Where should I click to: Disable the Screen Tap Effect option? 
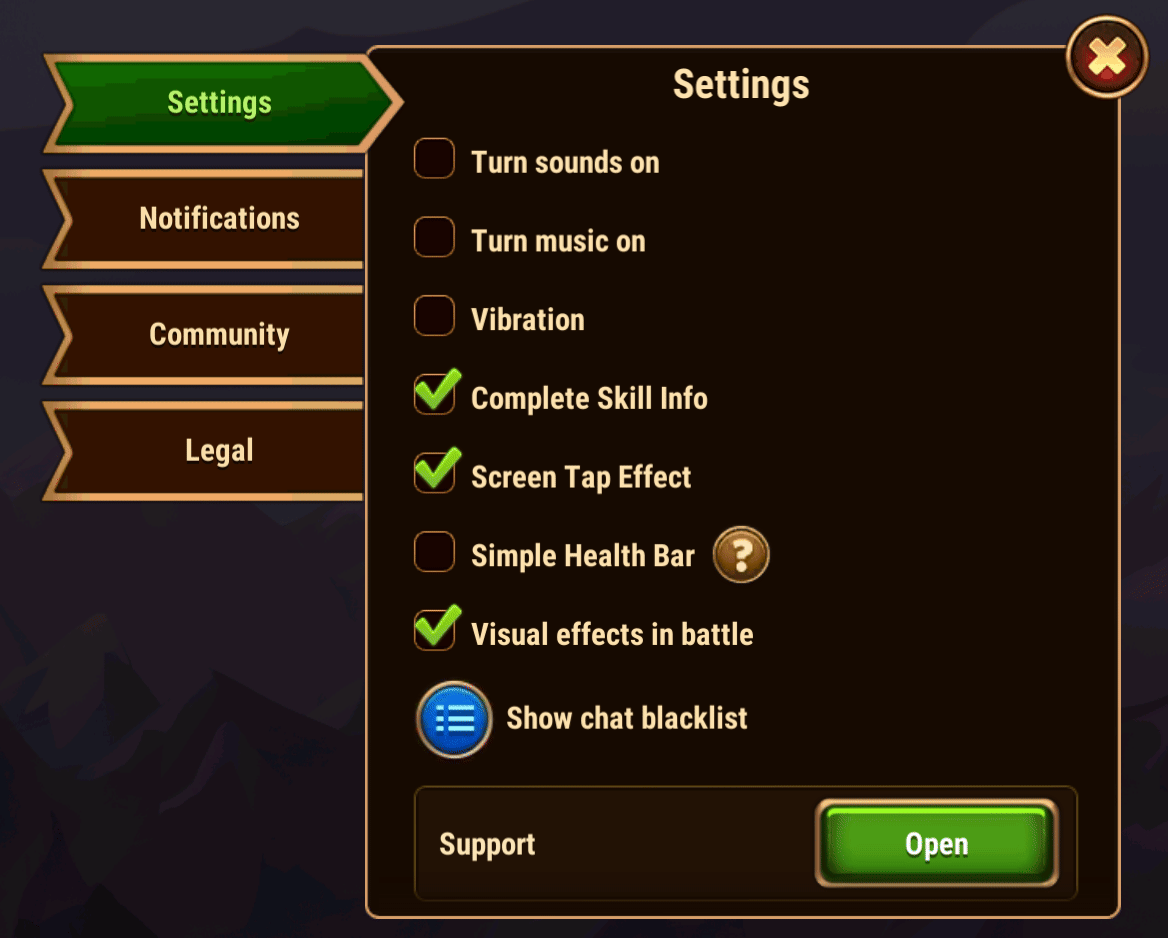point(435,474)
